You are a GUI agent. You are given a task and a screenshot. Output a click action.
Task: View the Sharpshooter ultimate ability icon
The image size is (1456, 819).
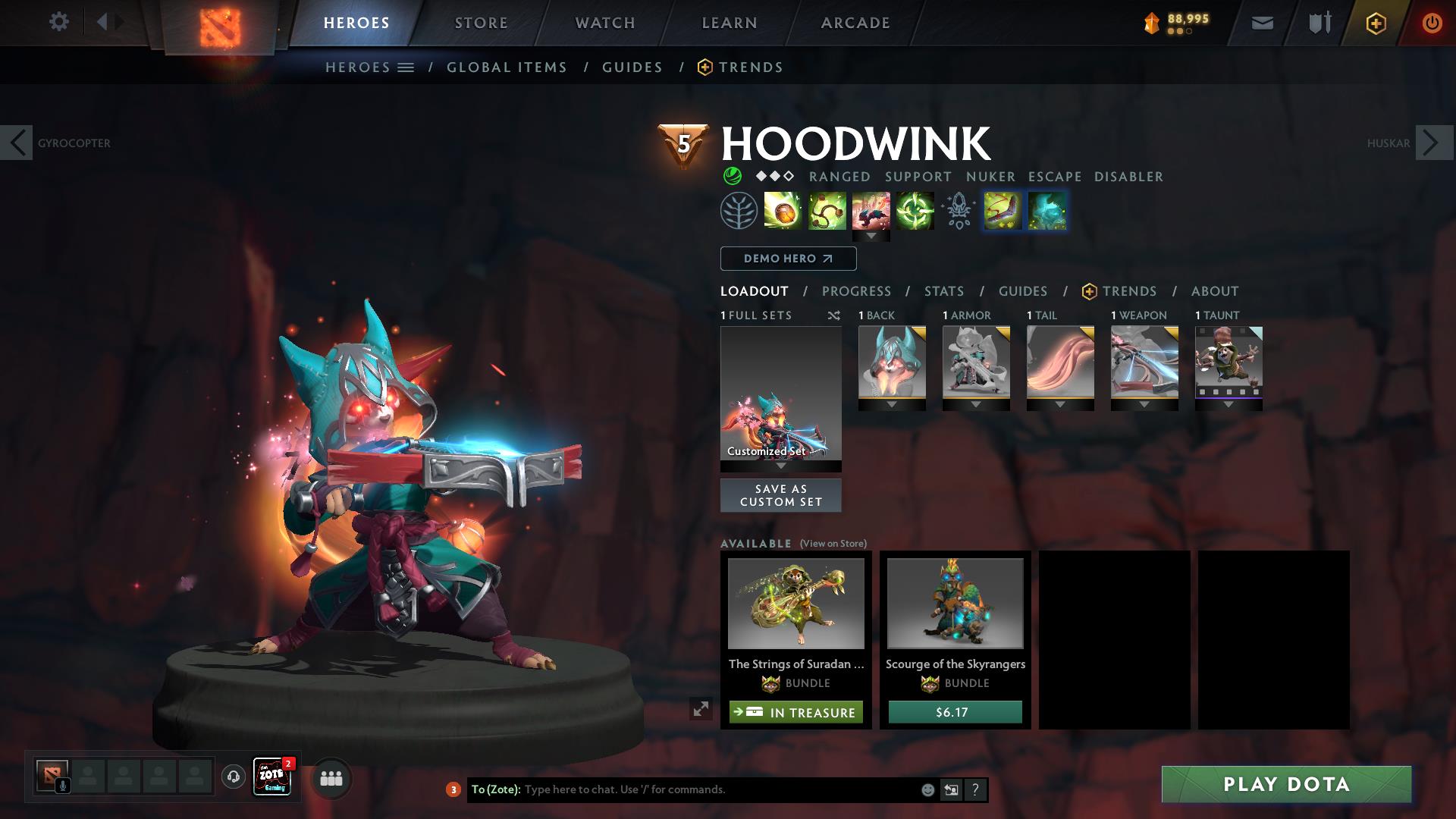coord(917,211)
